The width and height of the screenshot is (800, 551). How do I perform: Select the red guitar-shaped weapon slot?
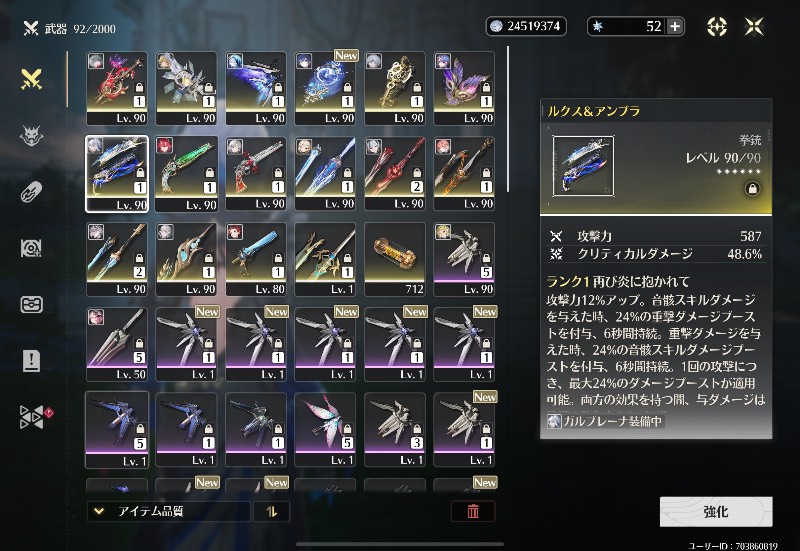(117, 88)
